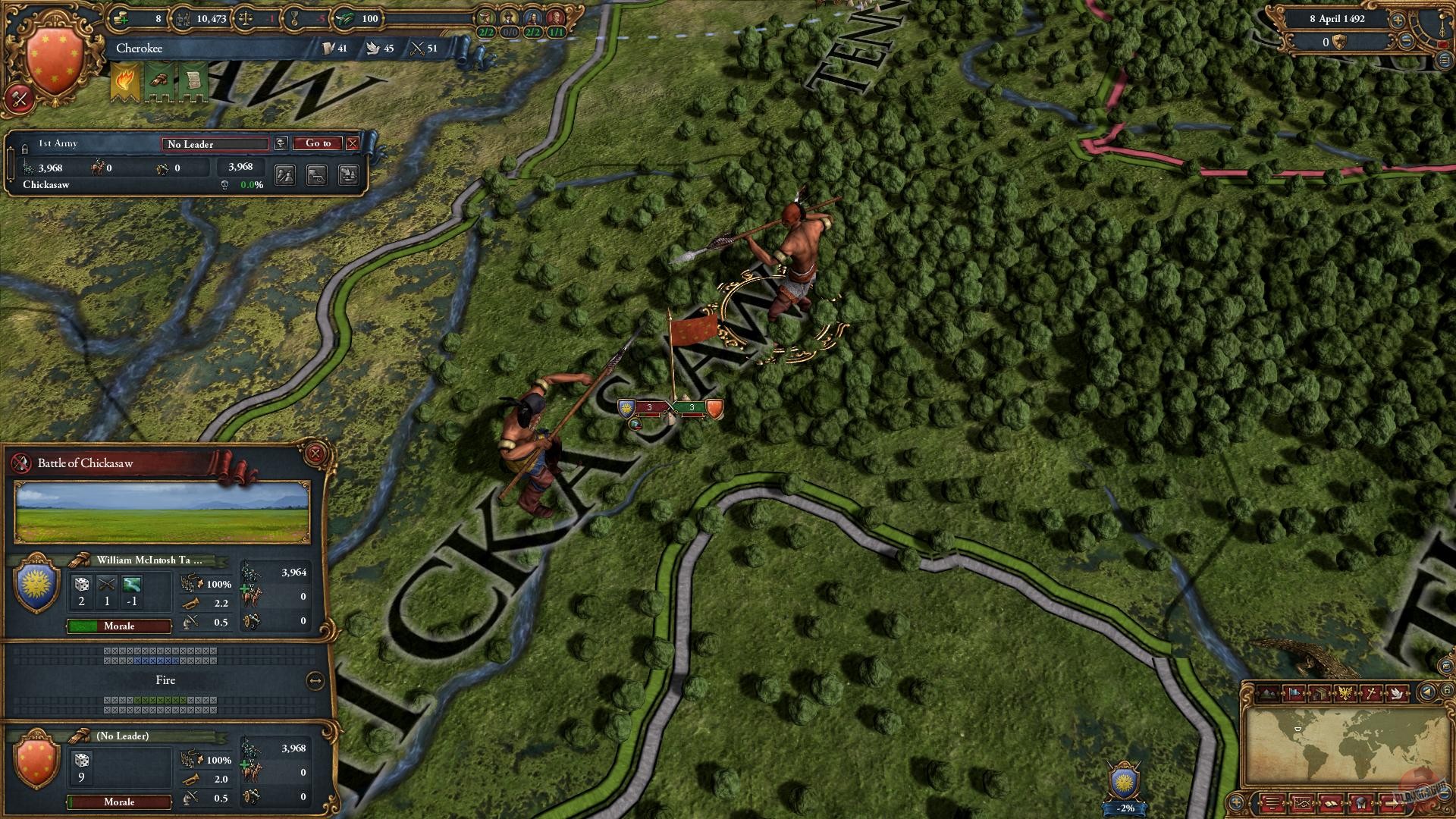Image resolution: width=1456 pixels, height=819 pixels.
Task: Click the Go to button in the army panel
Action: [x=320, y=143]
